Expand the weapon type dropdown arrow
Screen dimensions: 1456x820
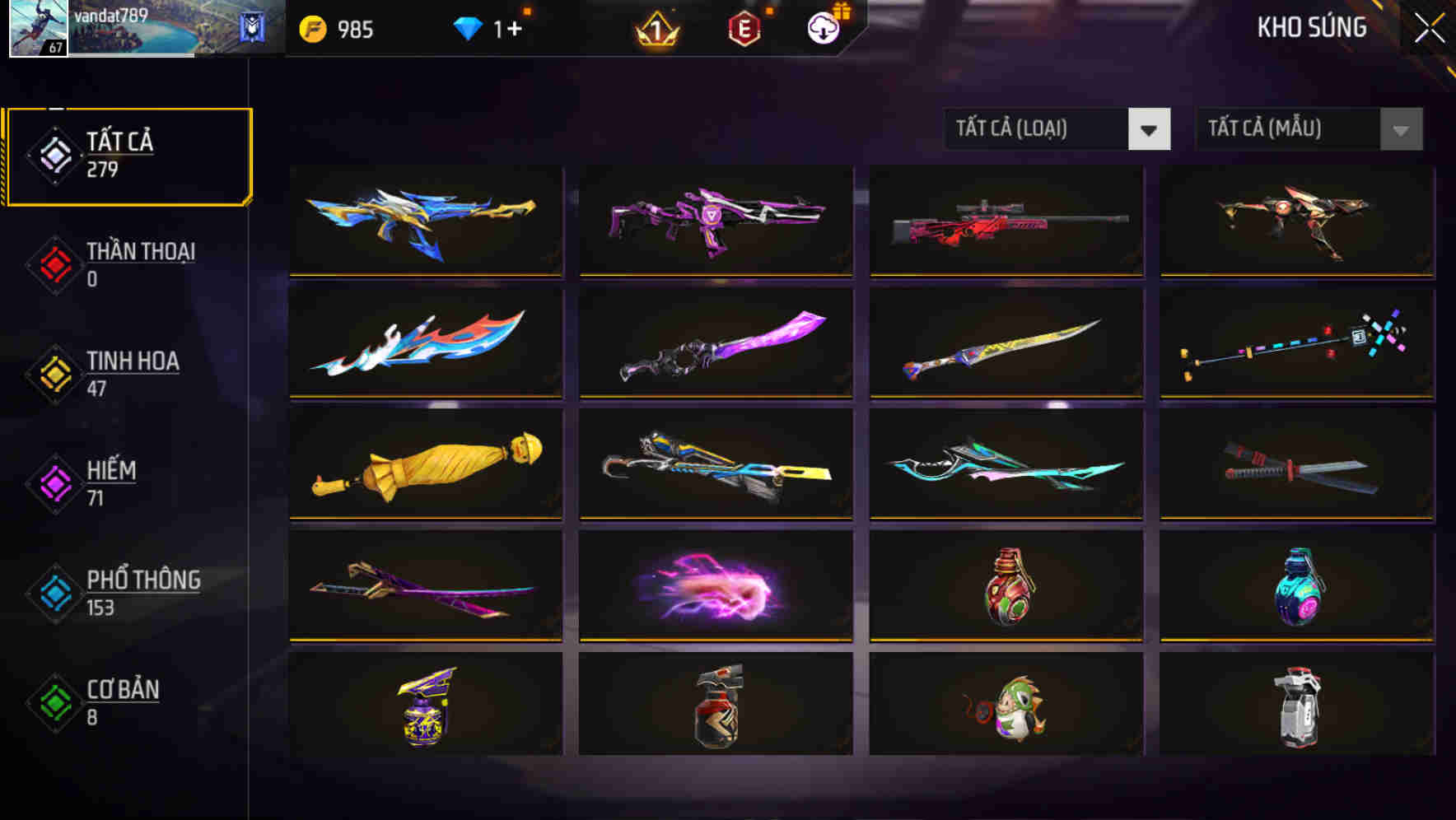(x=1150, y=129)
